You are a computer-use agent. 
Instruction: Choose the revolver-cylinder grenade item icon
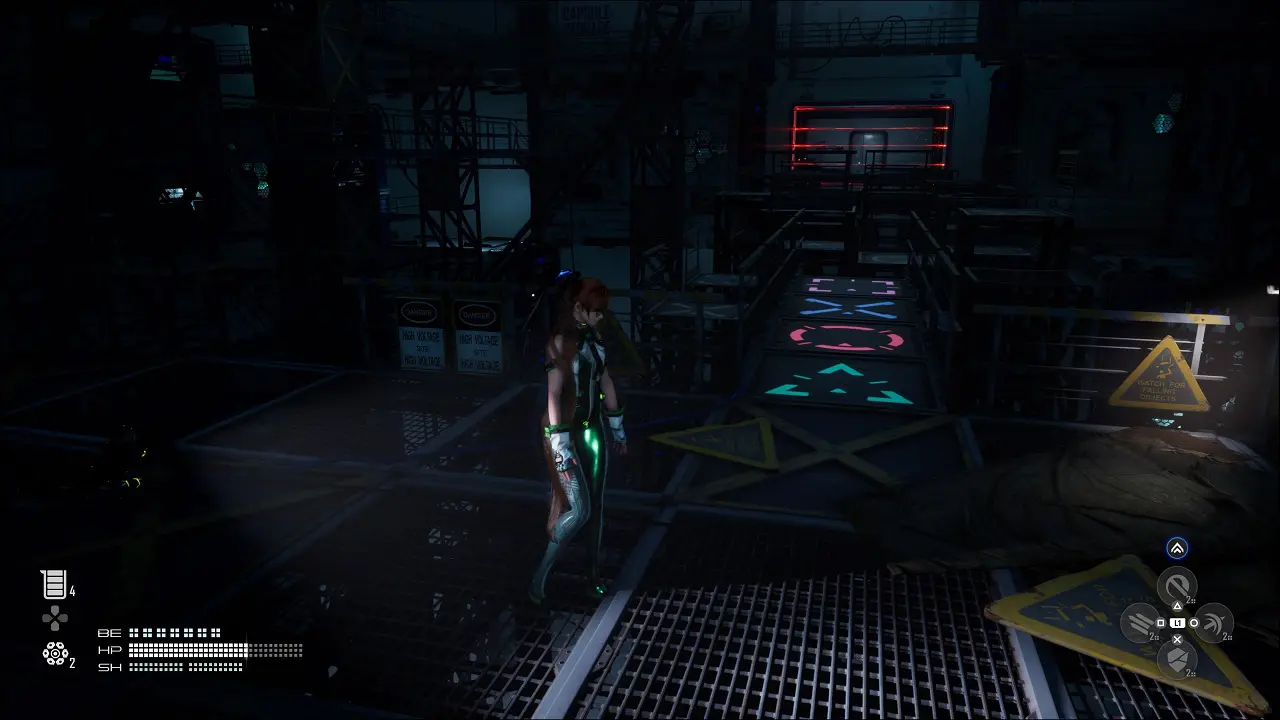pos(54,653)
